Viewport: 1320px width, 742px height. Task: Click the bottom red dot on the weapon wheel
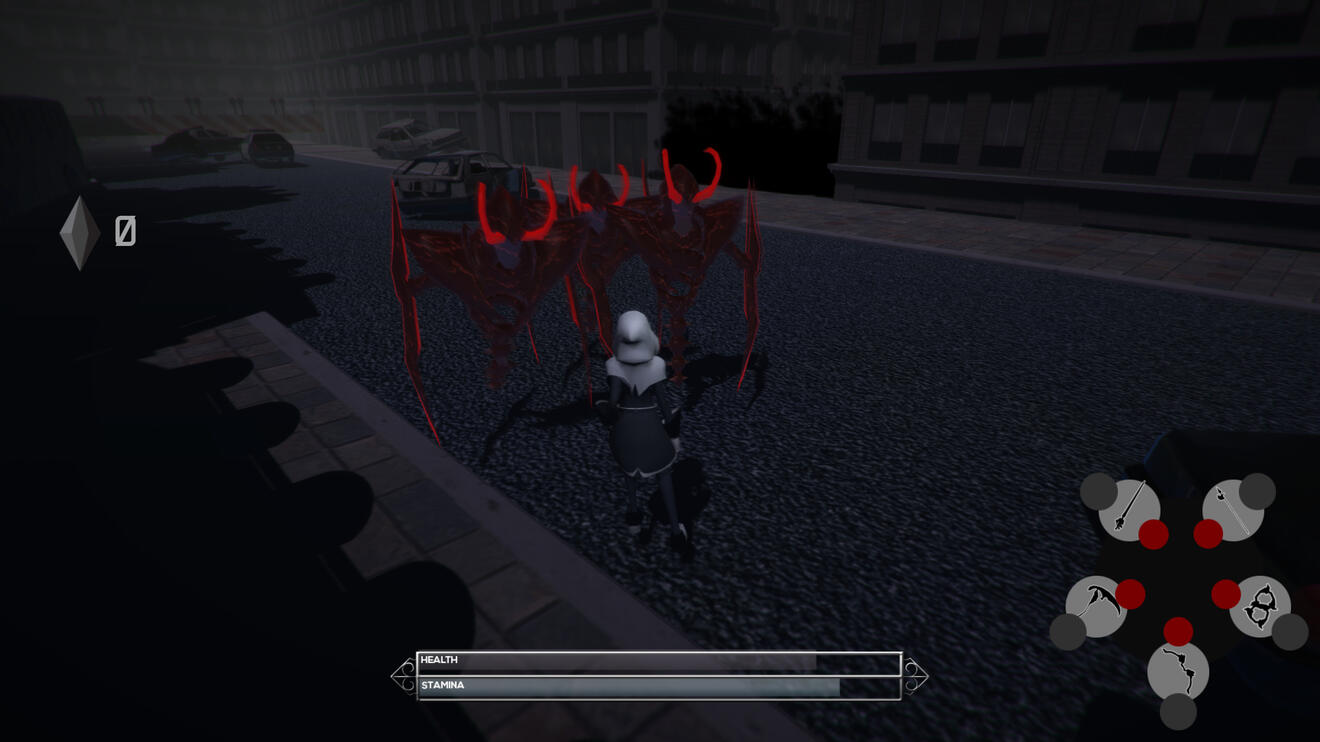[x=1176, y=631]
